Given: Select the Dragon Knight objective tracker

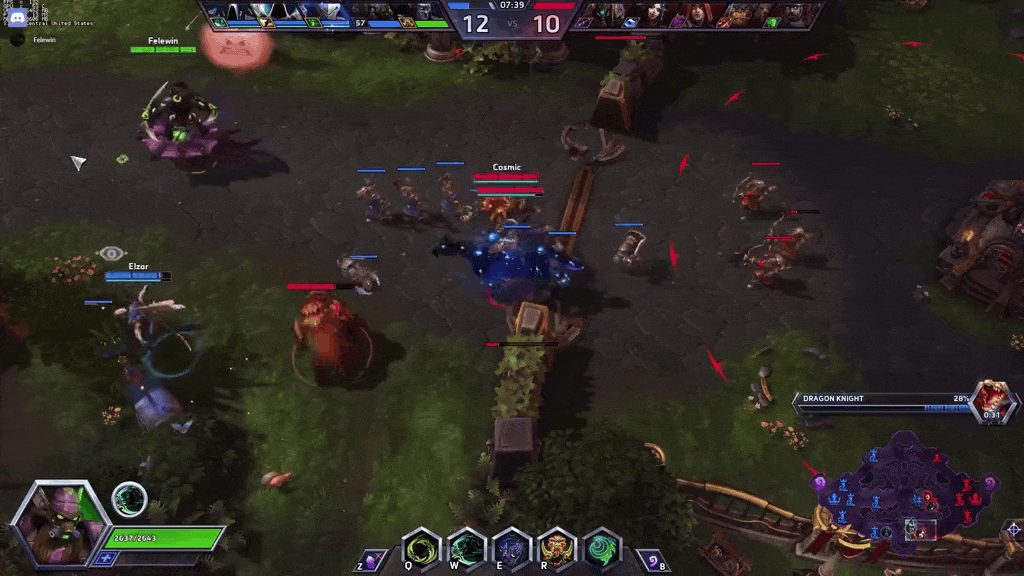Looking at the screenshot, I should click(900, 402).
